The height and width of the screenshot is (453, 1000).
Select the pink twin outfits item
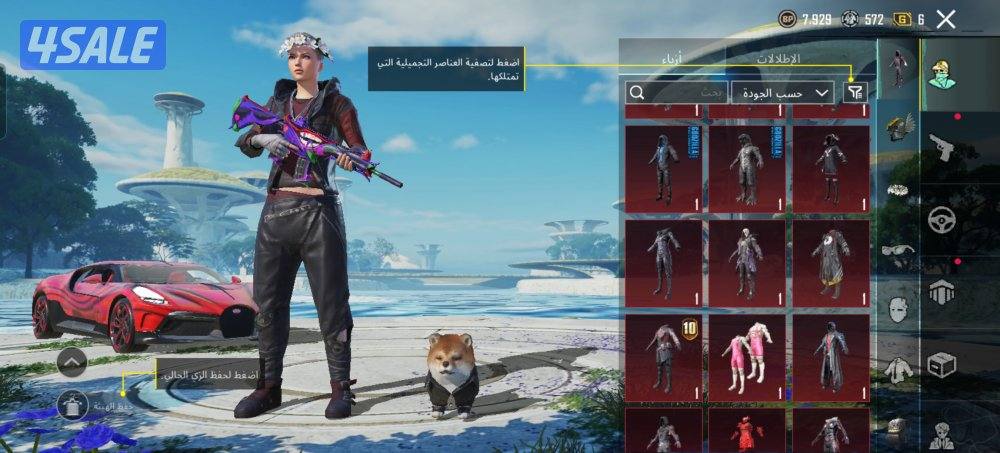746,357
